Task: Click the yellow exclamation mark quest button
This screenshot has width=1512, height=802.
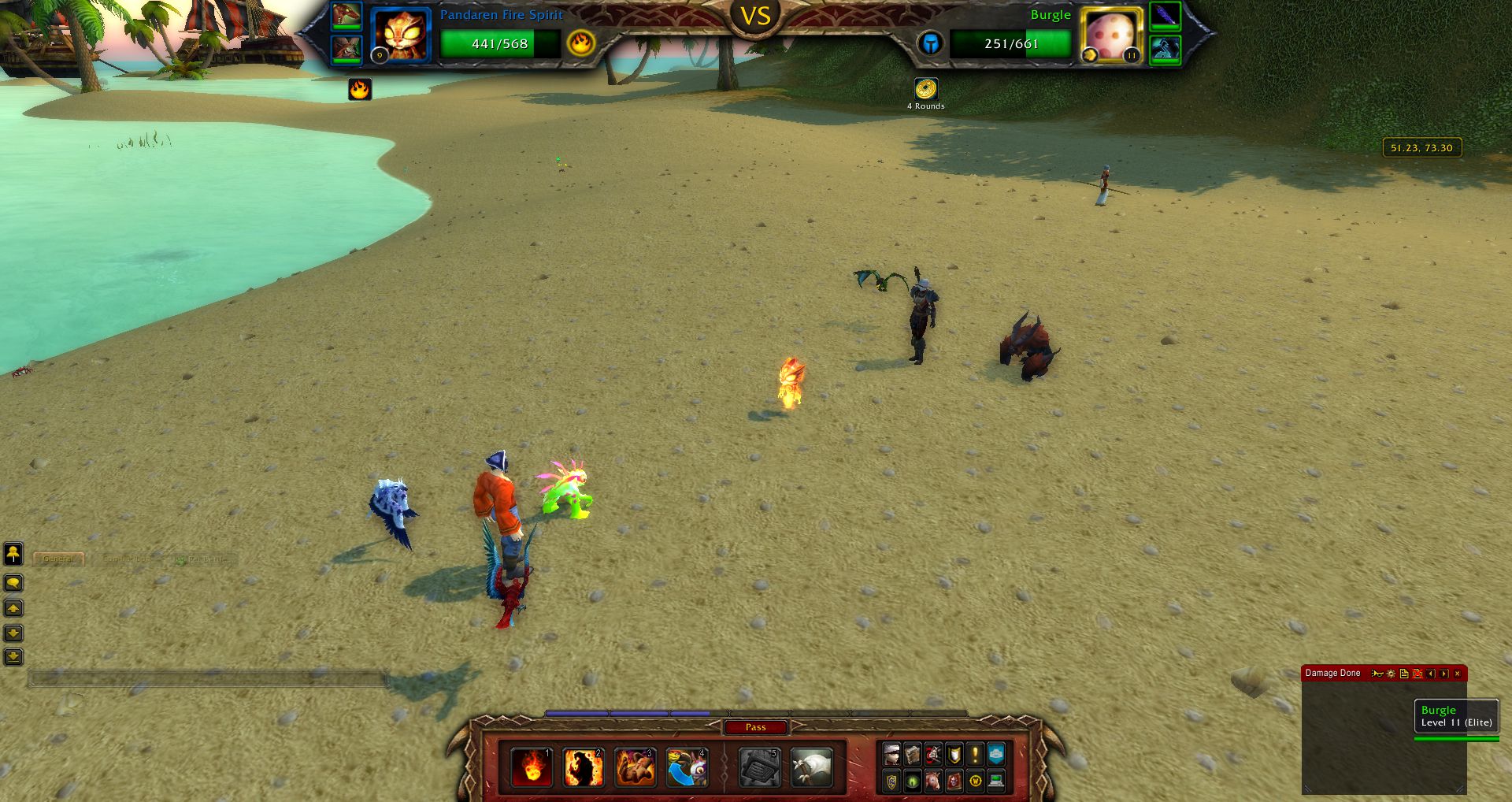Action: (975, 755)
